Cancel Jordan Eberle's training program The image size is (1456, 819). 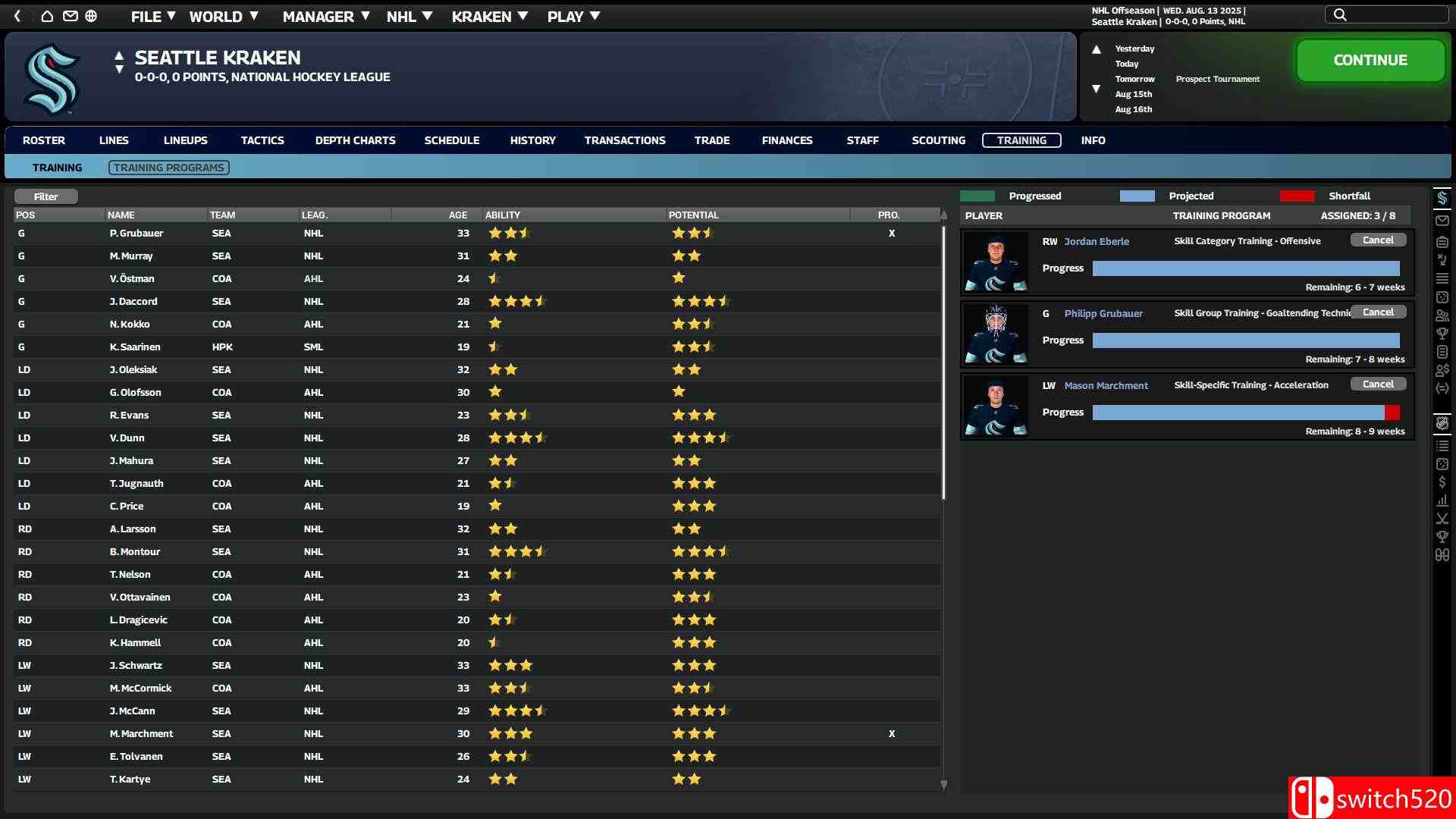1378,239
